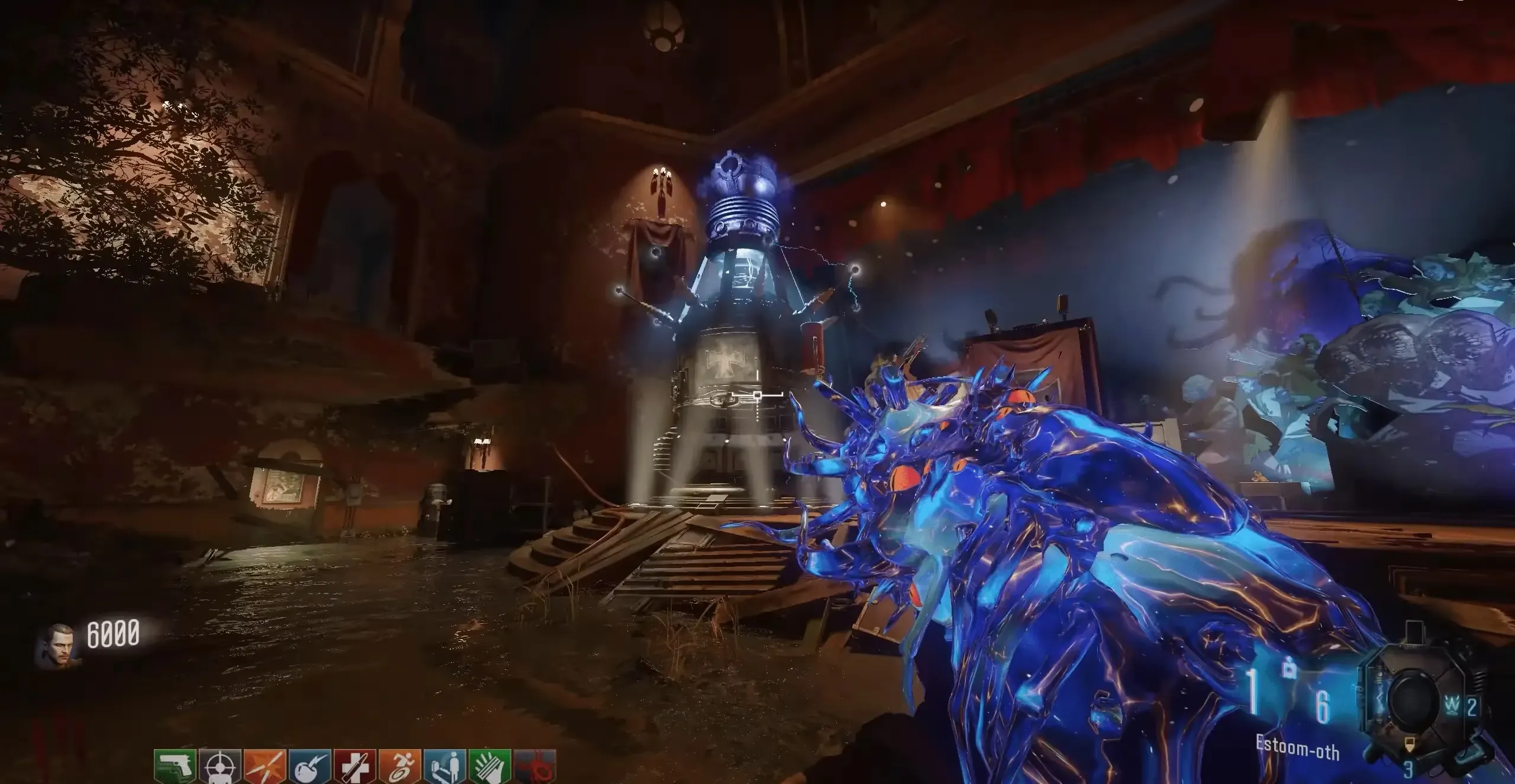Select the Speed Cola hand perk icon

(490, 767)
